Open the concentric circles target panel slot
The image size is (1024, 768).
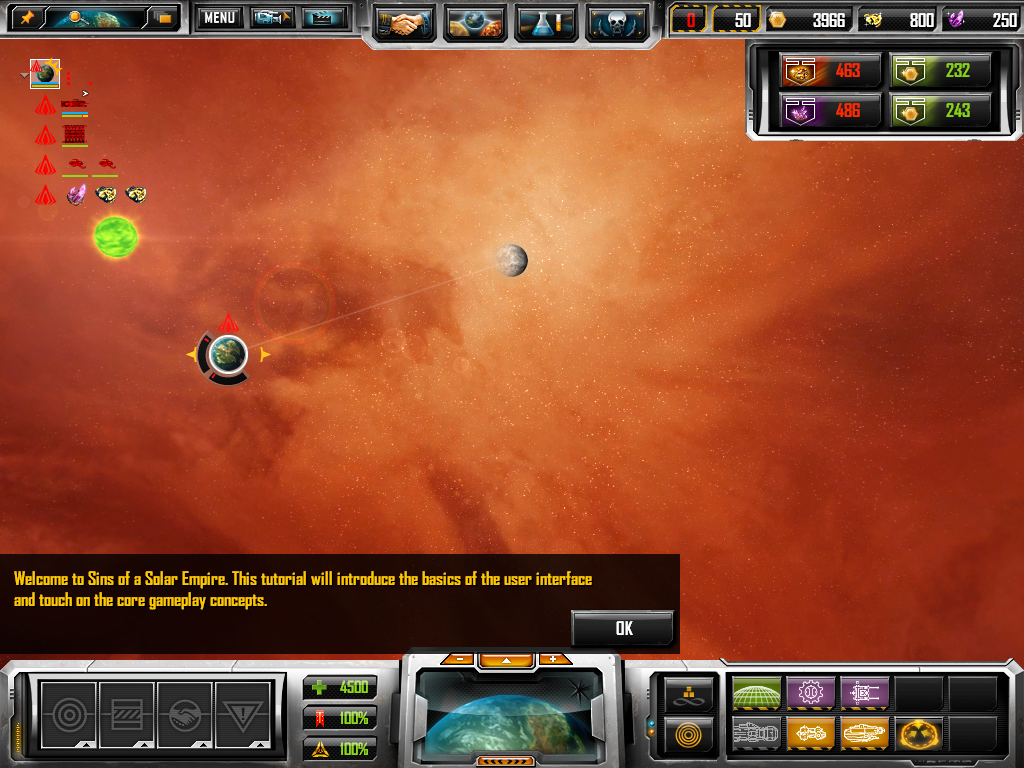point(68,714)
